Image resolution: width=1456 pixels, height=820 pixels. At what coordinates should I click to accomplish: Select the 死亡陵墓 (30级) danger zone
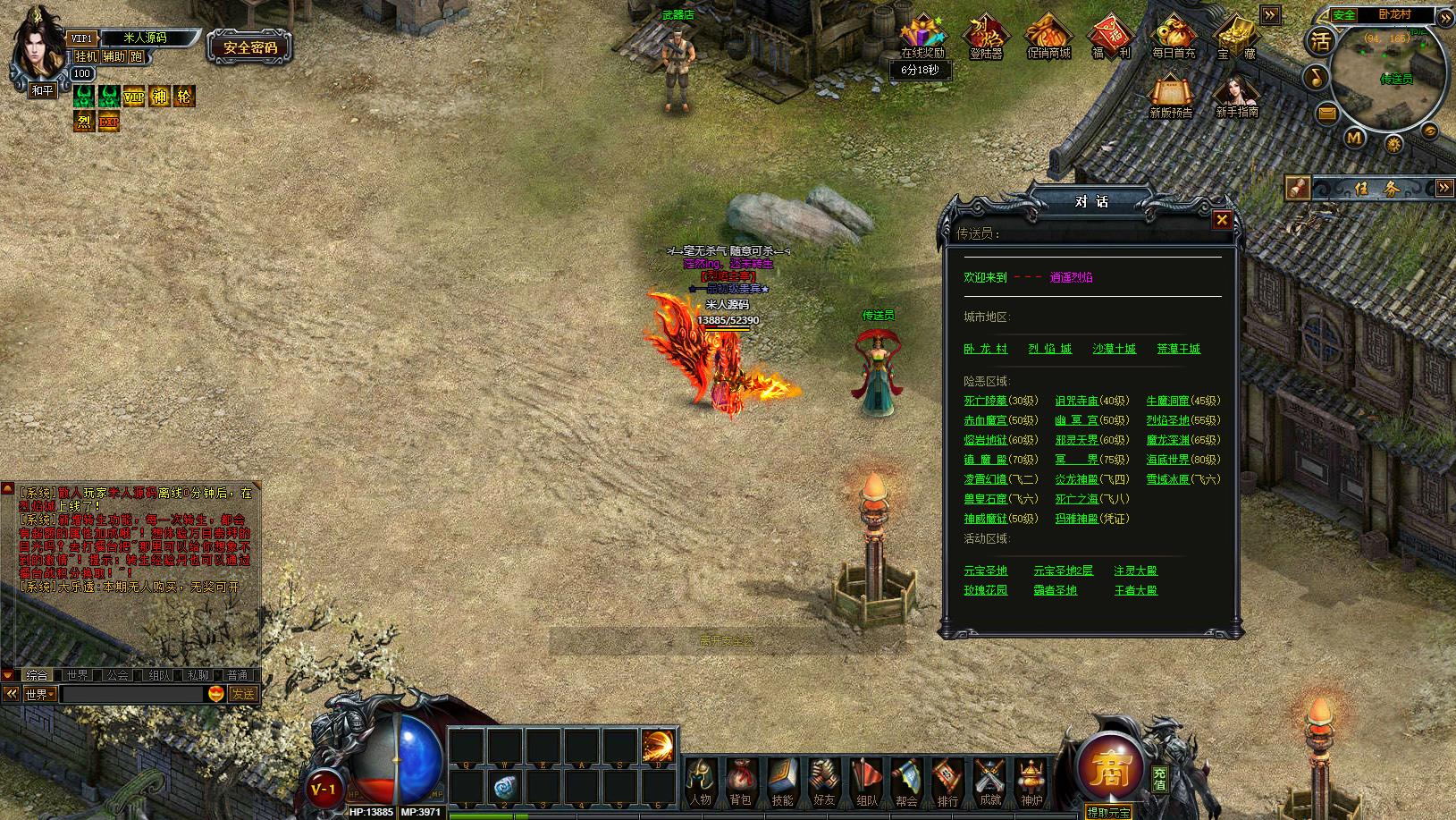(985, 401)
